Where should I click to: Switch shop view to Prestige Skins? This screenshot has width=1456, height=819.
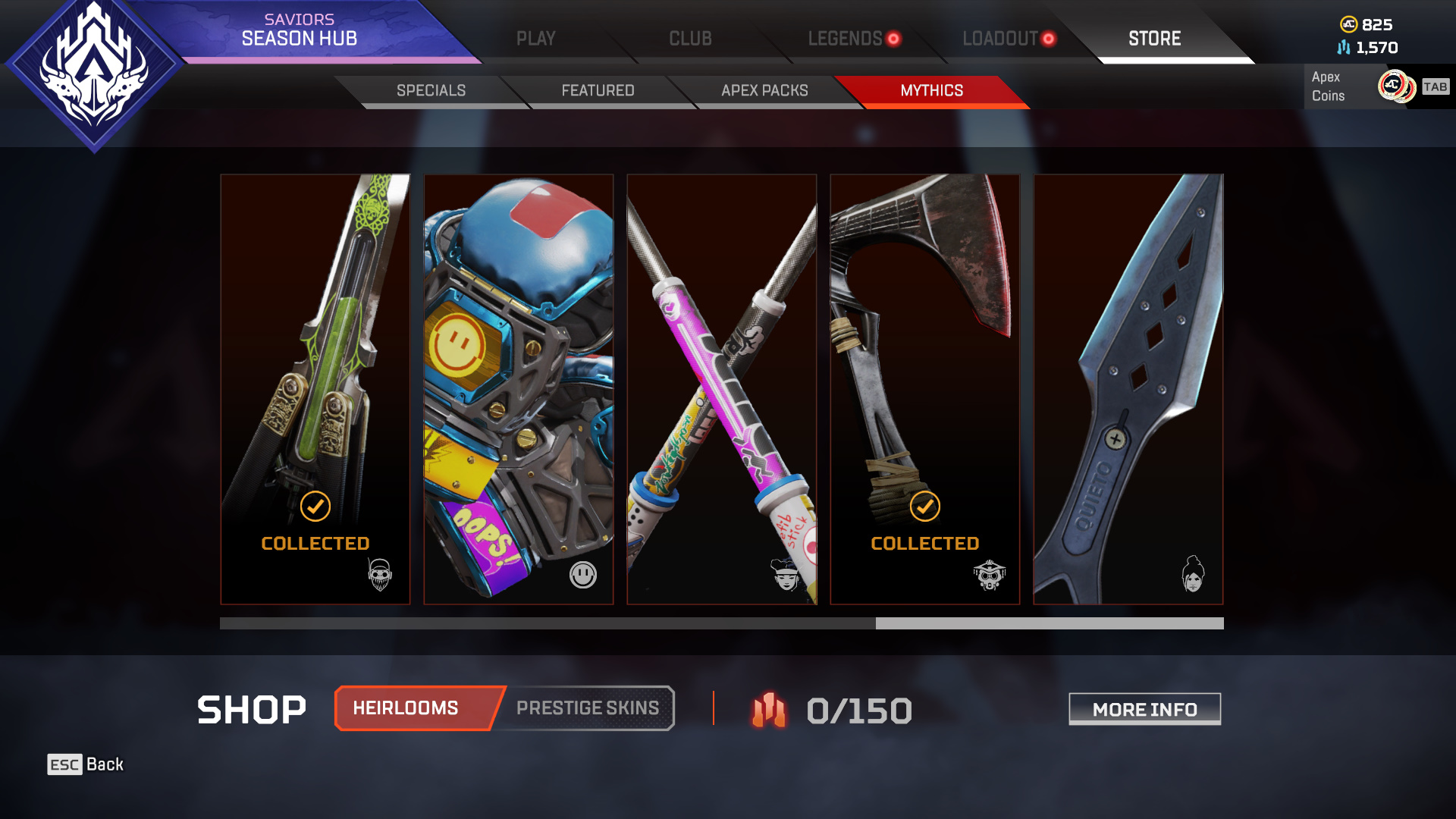pyautogui.click(x=587, y=708)
